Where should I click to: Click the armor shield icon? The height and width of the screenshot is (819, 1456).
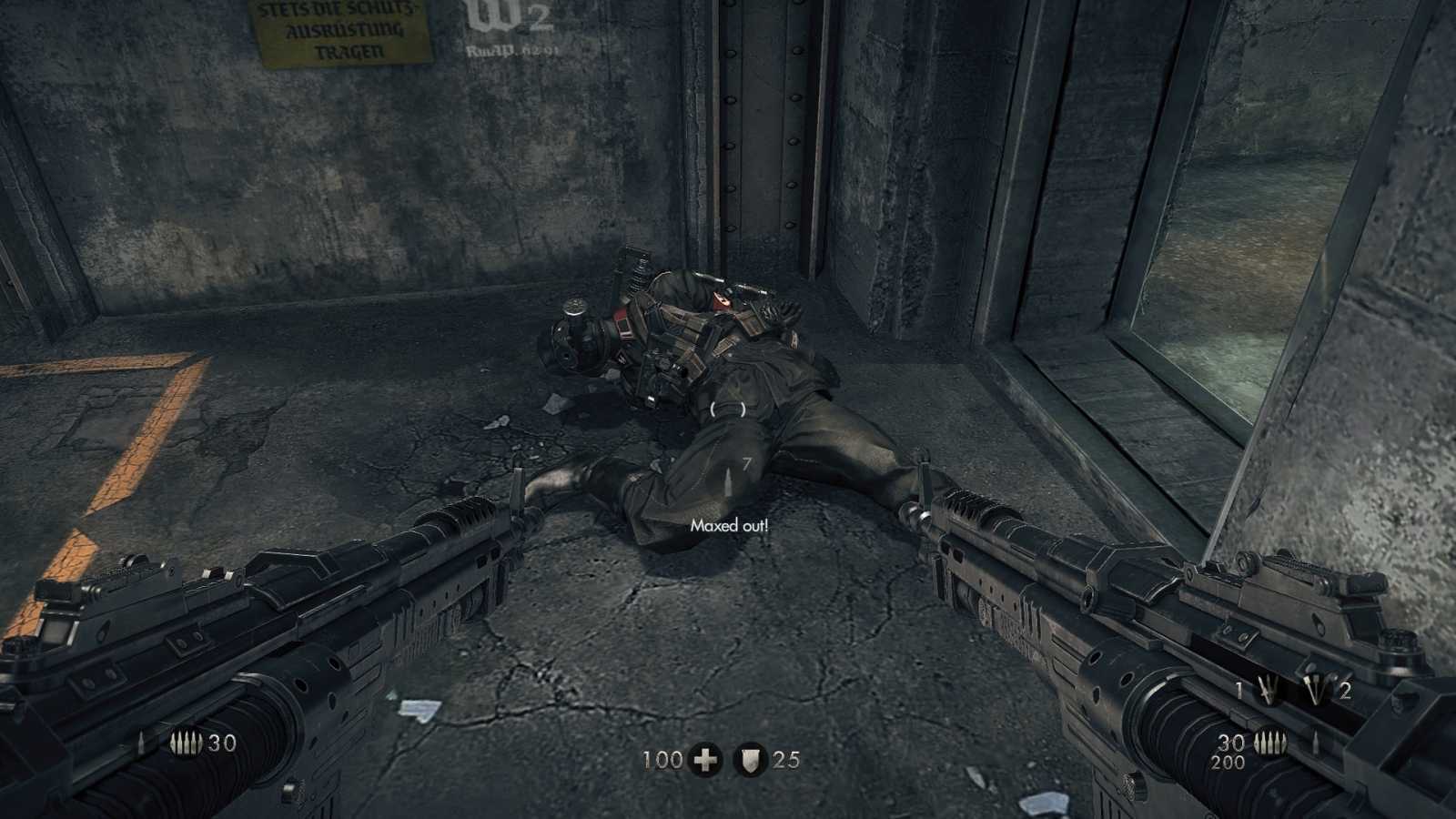tap(750, 758)
